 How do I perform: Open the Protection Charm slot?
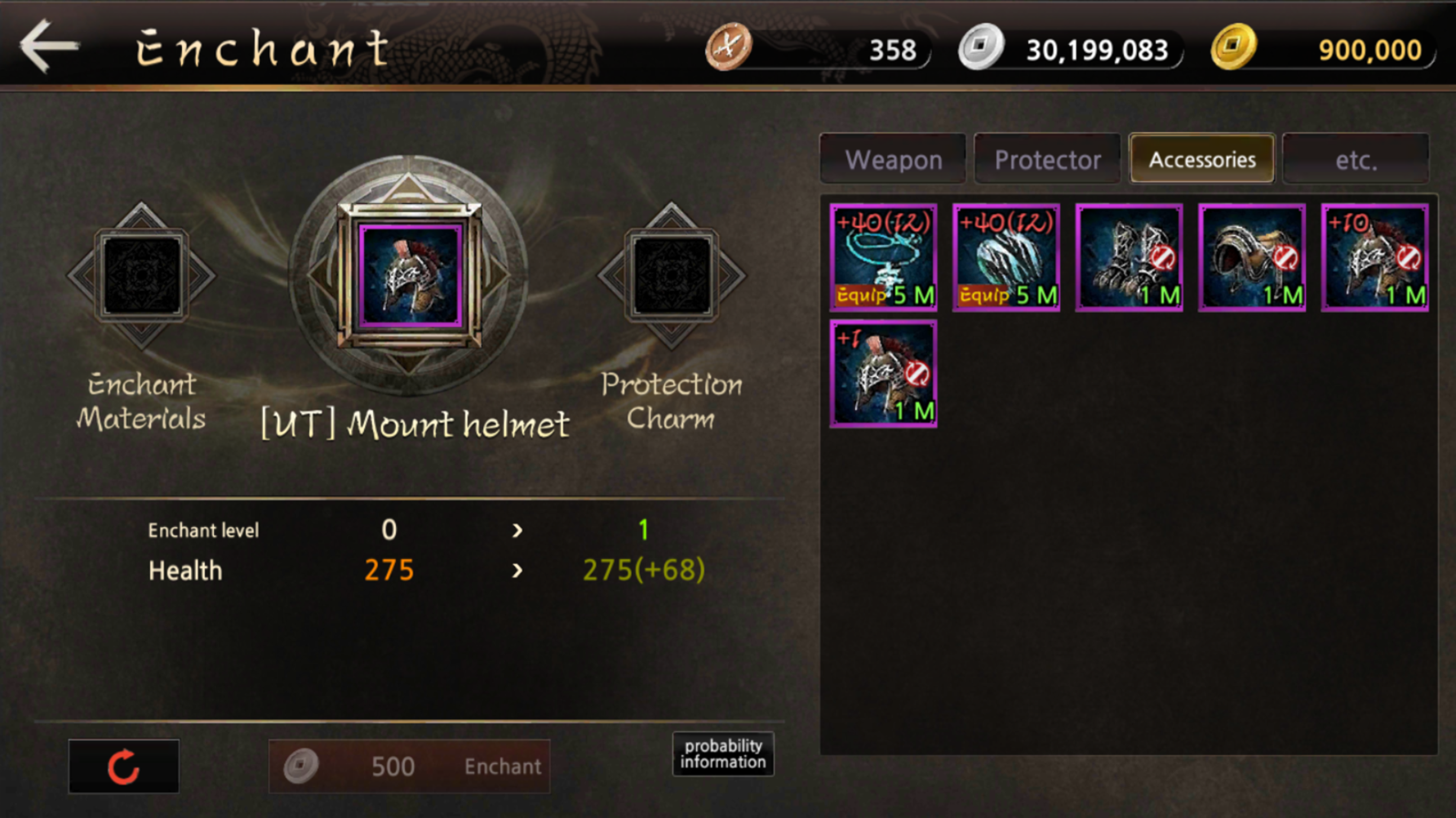click(671, 276)
